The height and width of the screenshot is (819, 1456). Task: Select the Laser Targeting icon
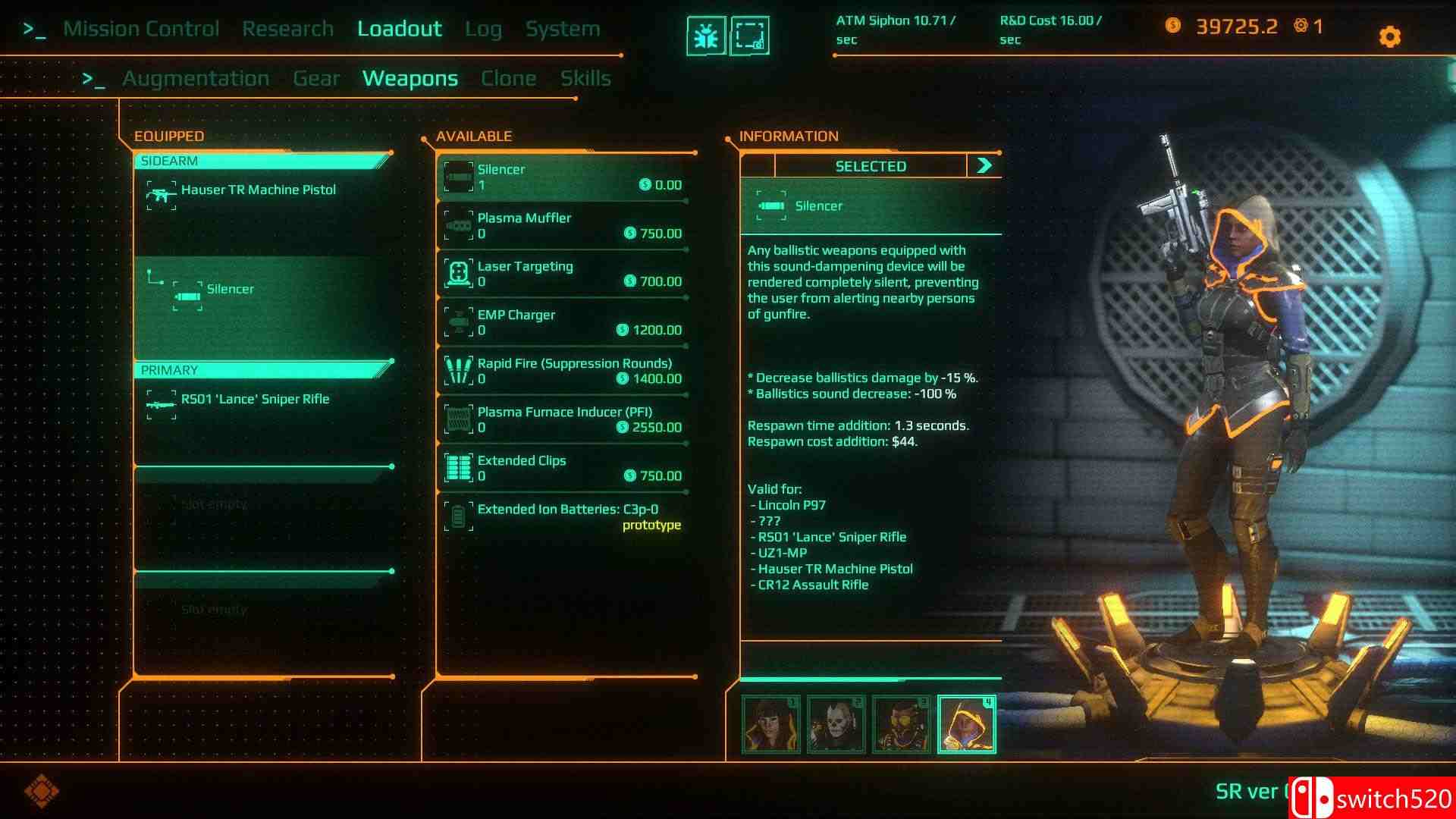459,272
